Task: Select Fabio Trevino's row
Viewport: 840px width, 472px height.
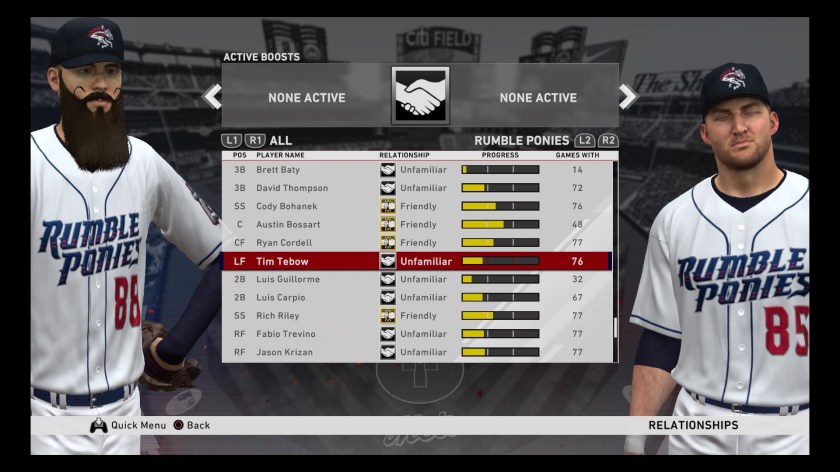Action: tap(416, 334)
